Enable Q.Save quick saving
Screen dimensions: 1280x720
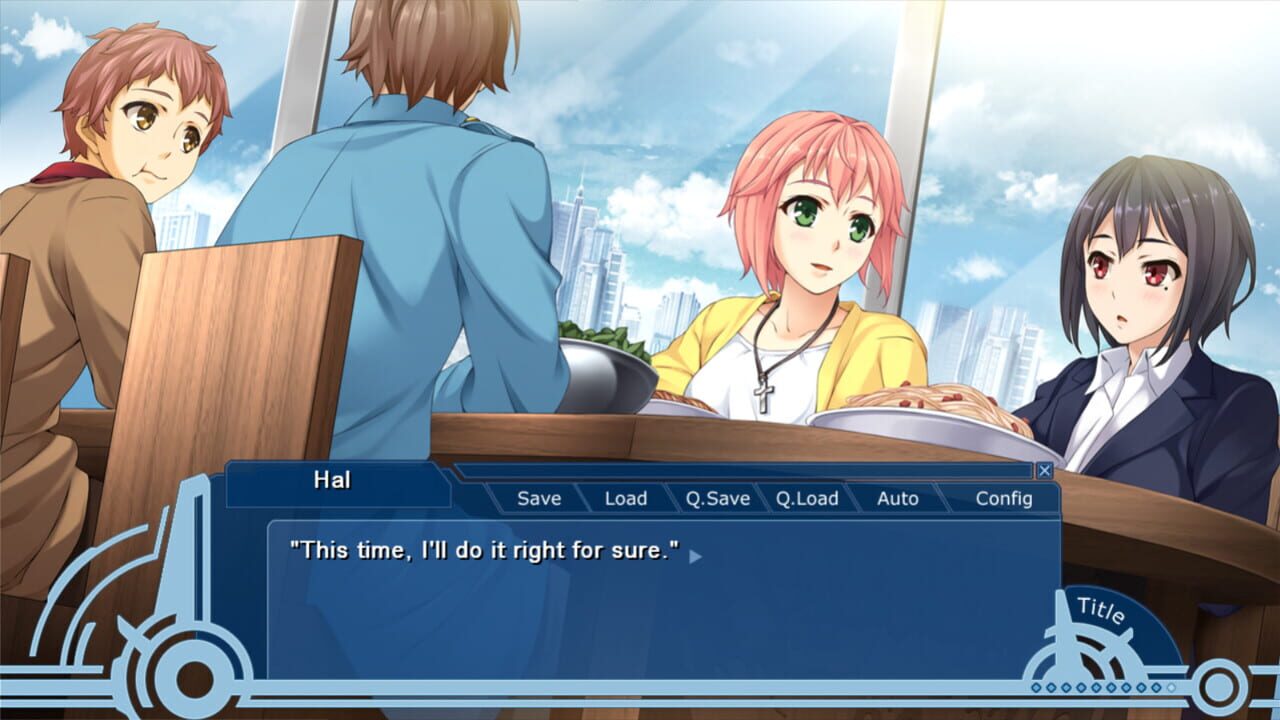[717, 498]
